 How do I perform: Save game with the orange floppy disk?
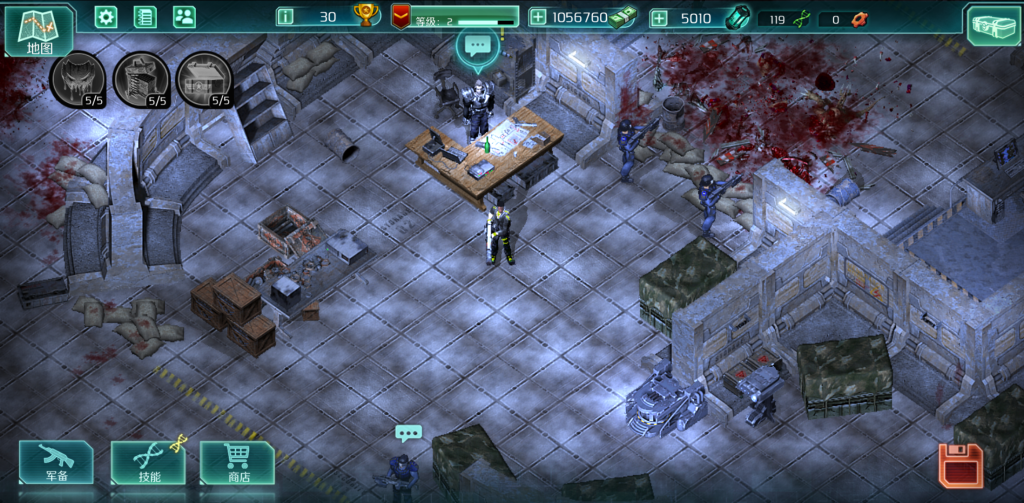[960, 466]
